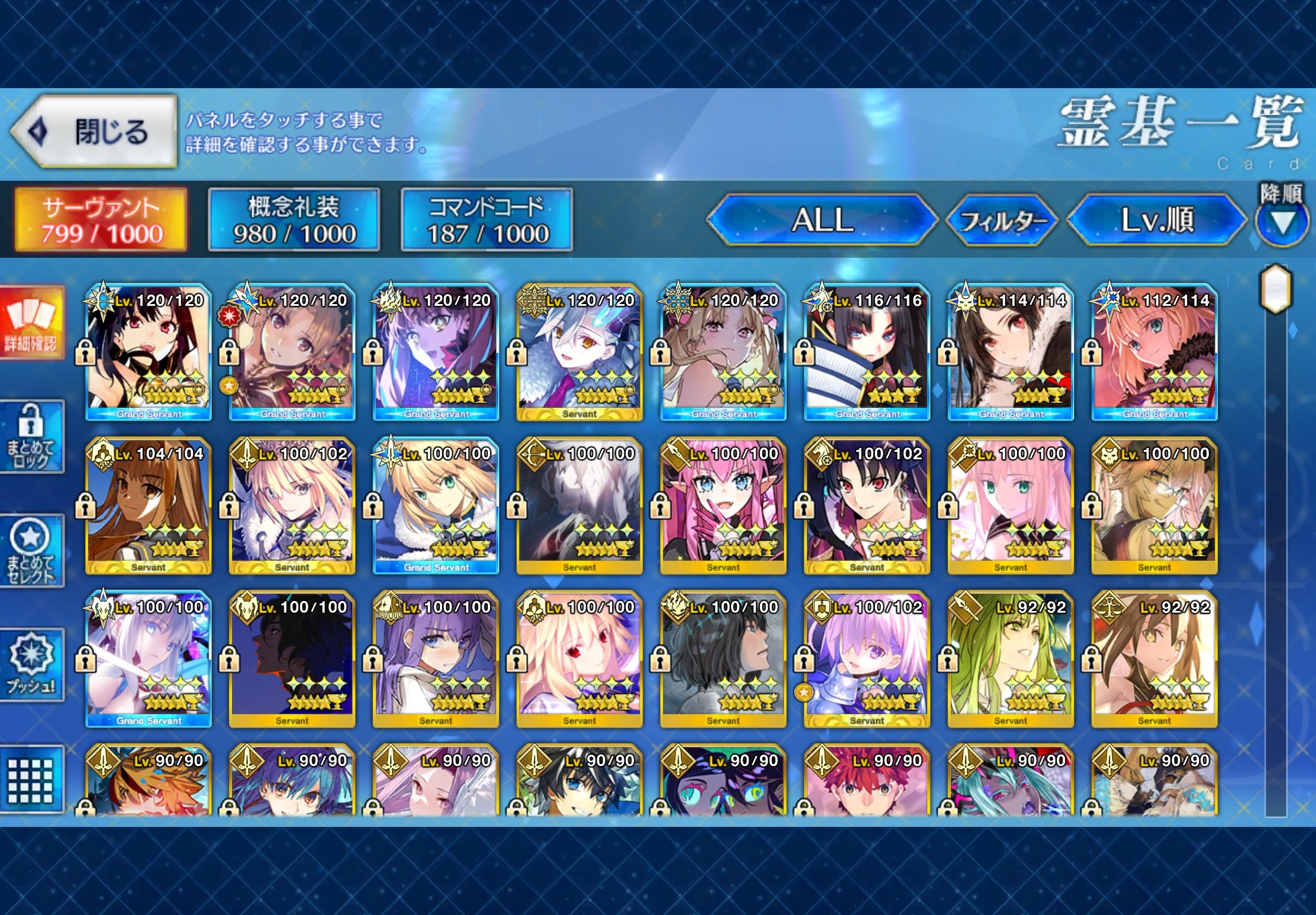Toggle the grid layout icon
The height and width of the screenshot is (915, 1316).
click(x=32, y=779)
